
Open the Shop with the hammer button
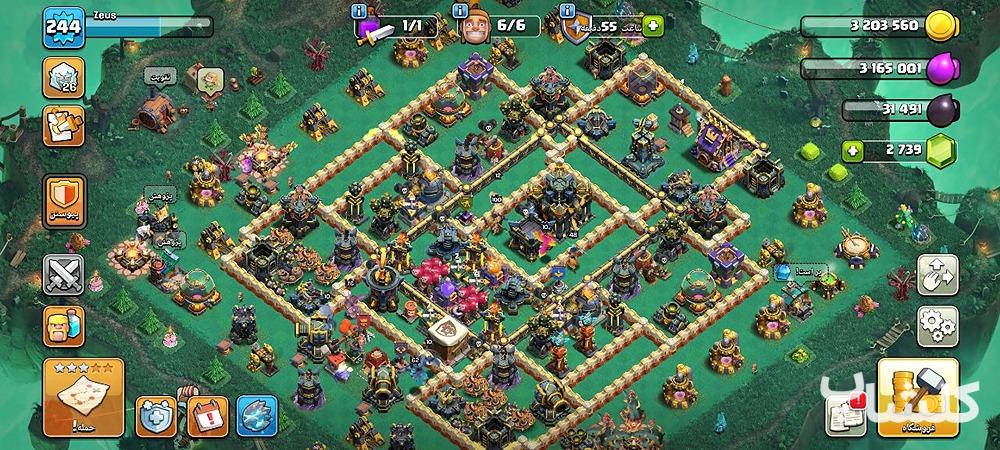pos(917,397)
